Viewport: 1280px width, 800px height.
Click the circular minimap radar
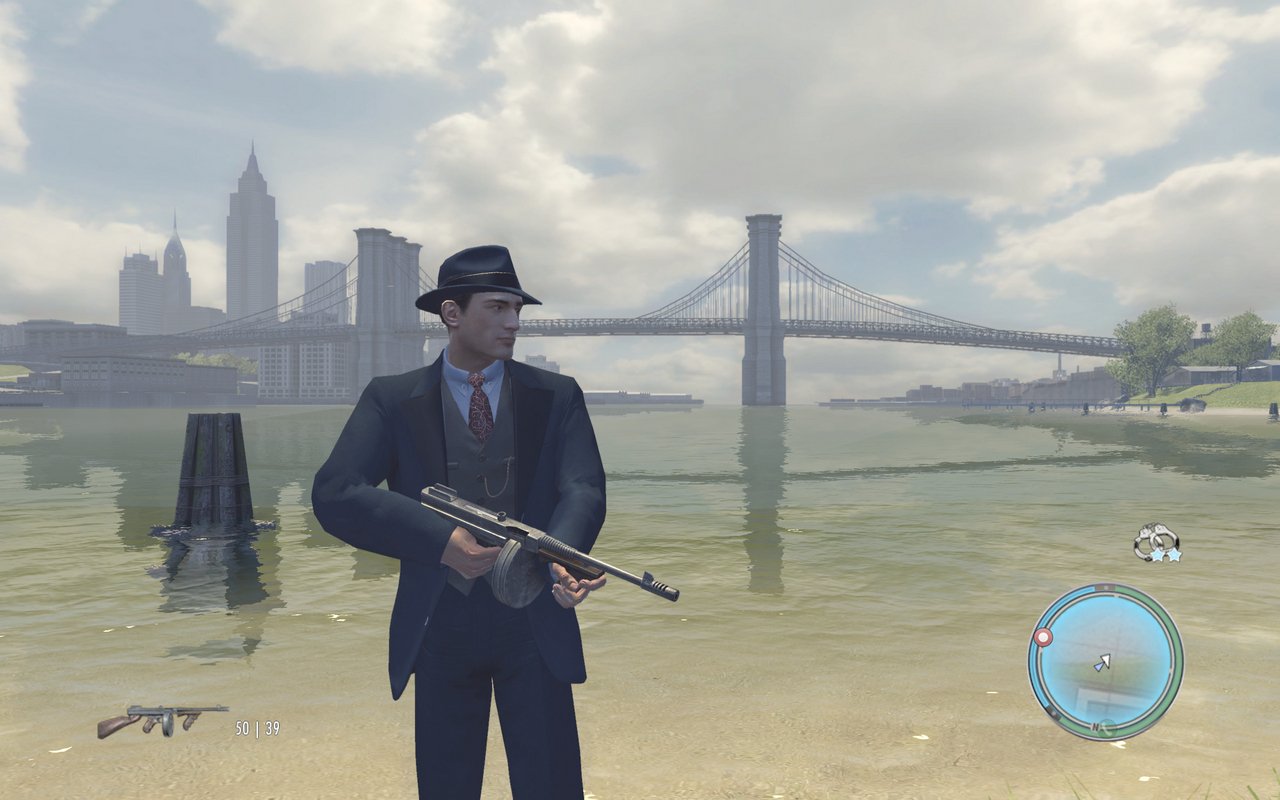pos(1105,662)
